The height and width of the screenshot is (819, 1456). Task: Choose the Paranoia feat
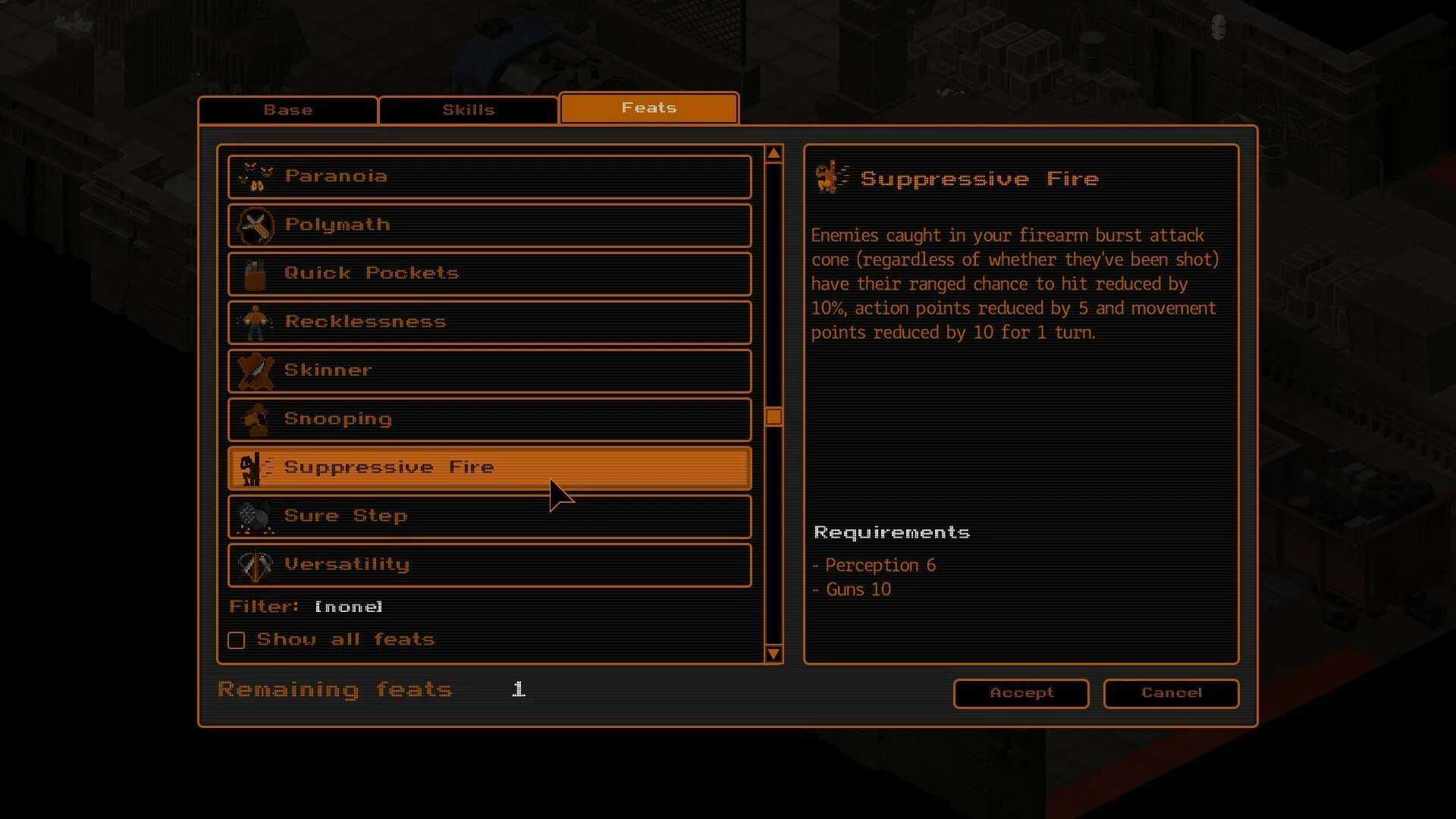[489, 177]
